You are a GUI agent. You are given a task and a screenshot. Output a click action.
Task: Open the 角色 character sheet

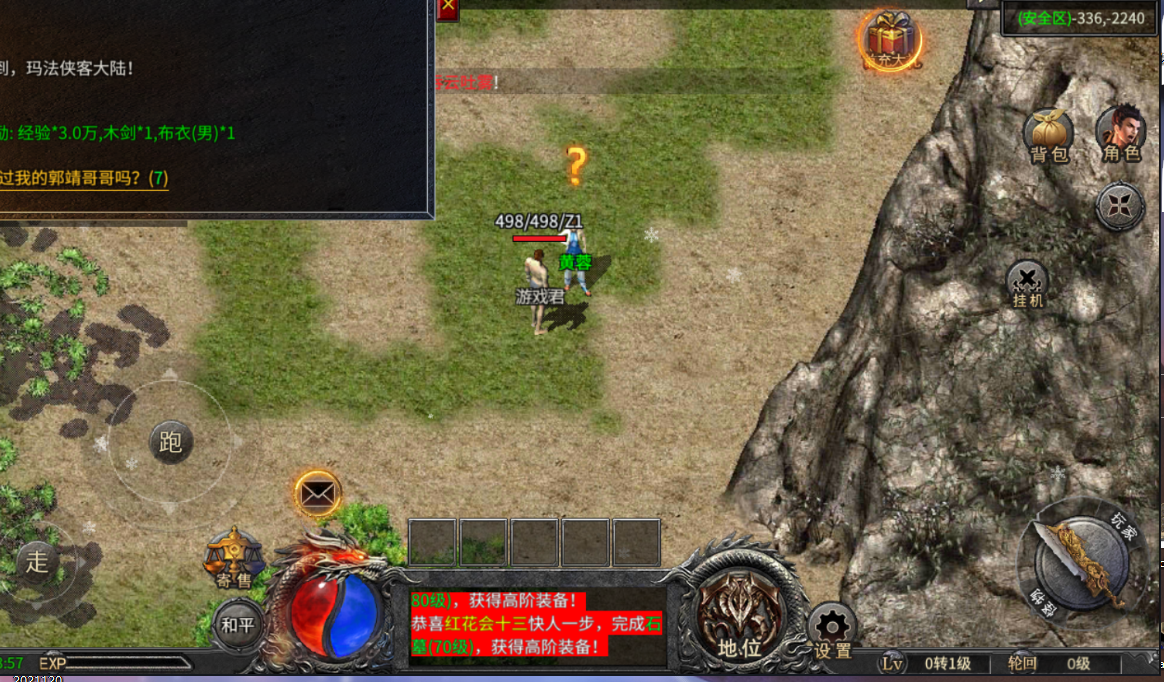point(1121,134)
